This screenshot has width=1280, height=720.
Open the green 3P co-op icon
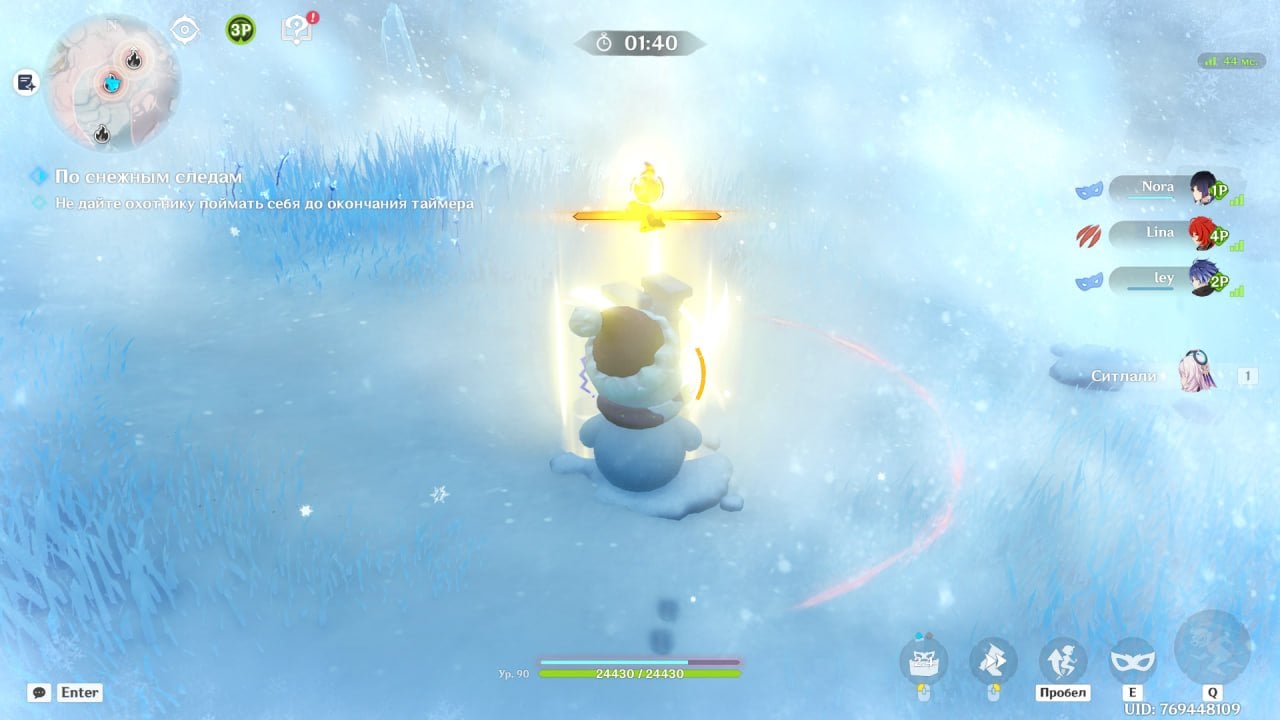click(x=240, y=29)
